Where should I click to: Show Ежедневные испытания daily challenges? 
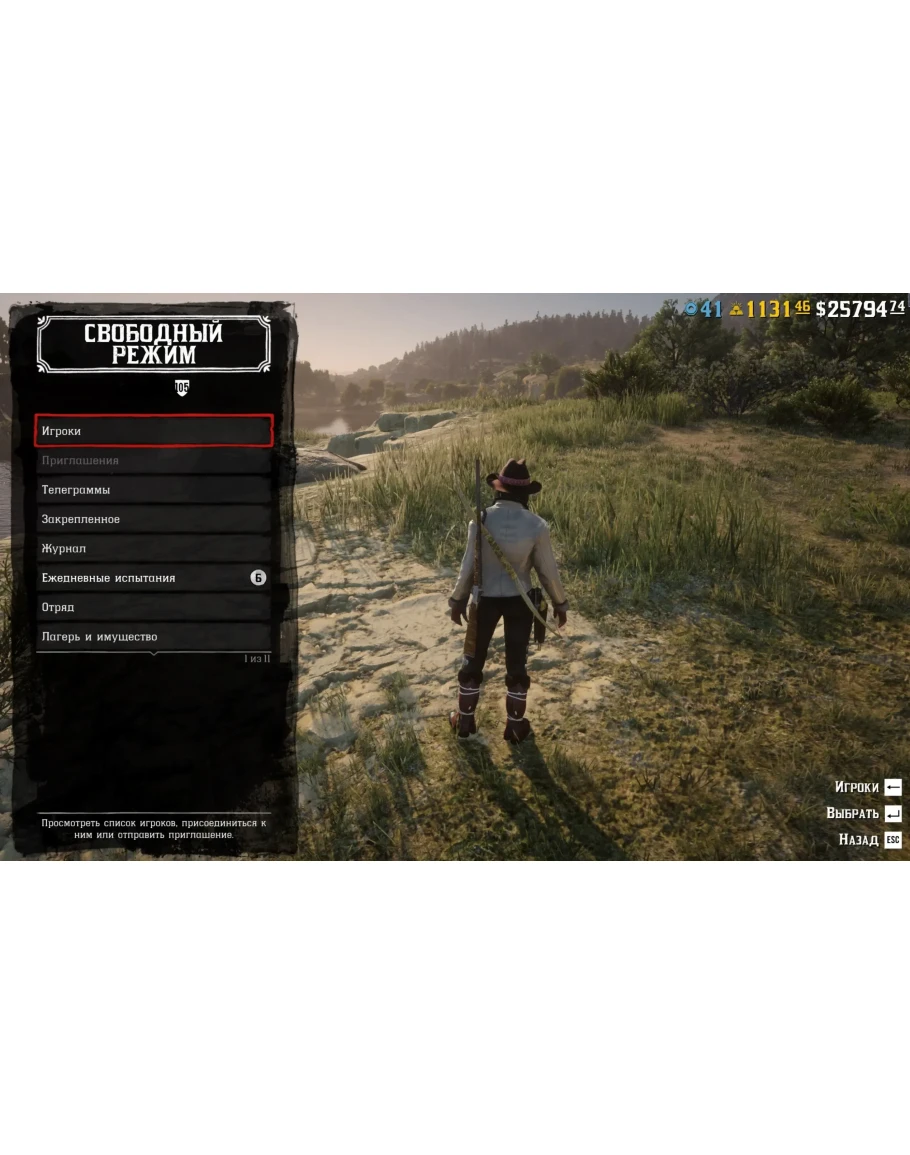(153, 578)
